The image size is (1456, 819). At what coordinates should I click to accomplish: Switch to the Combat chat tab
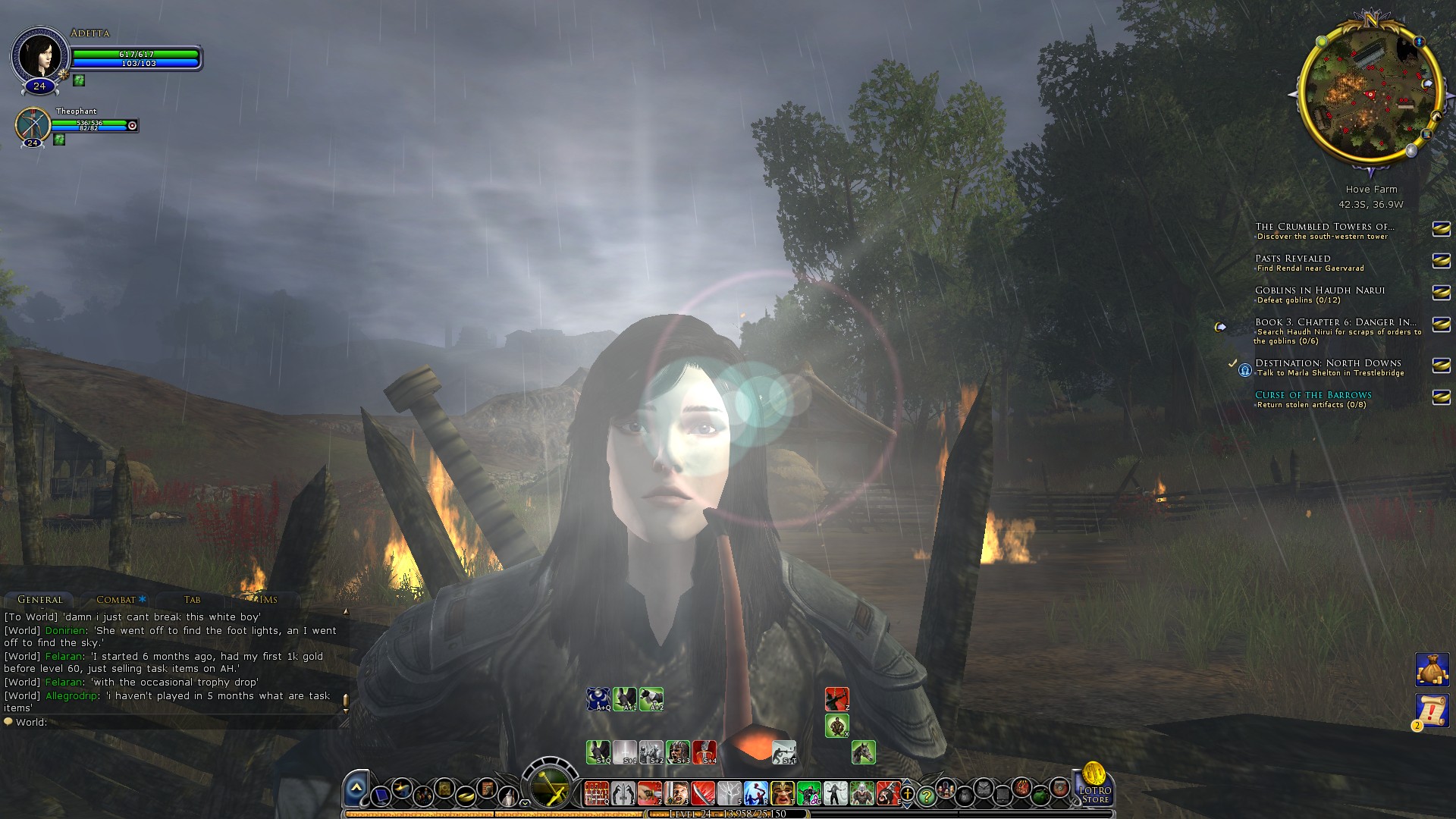pos(116,599)
